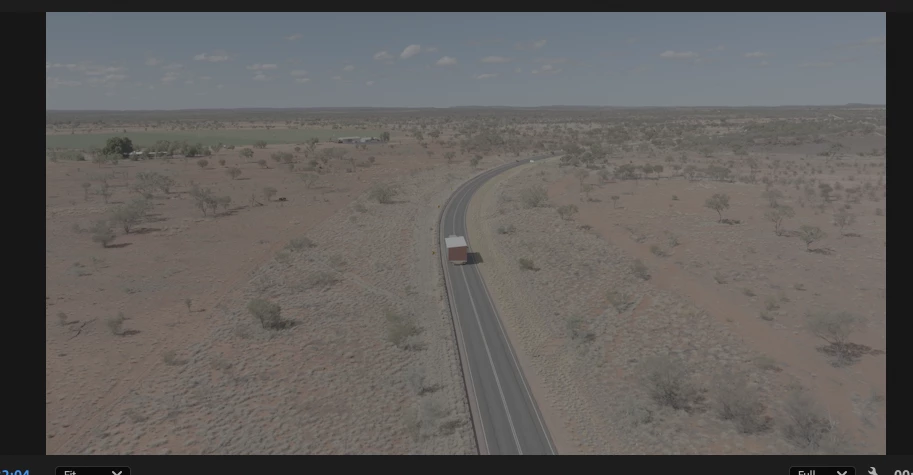The image size is (913, 475).
Task: Open the wrench settings menu
Action: pyautogui.click(x=873, y=471)
